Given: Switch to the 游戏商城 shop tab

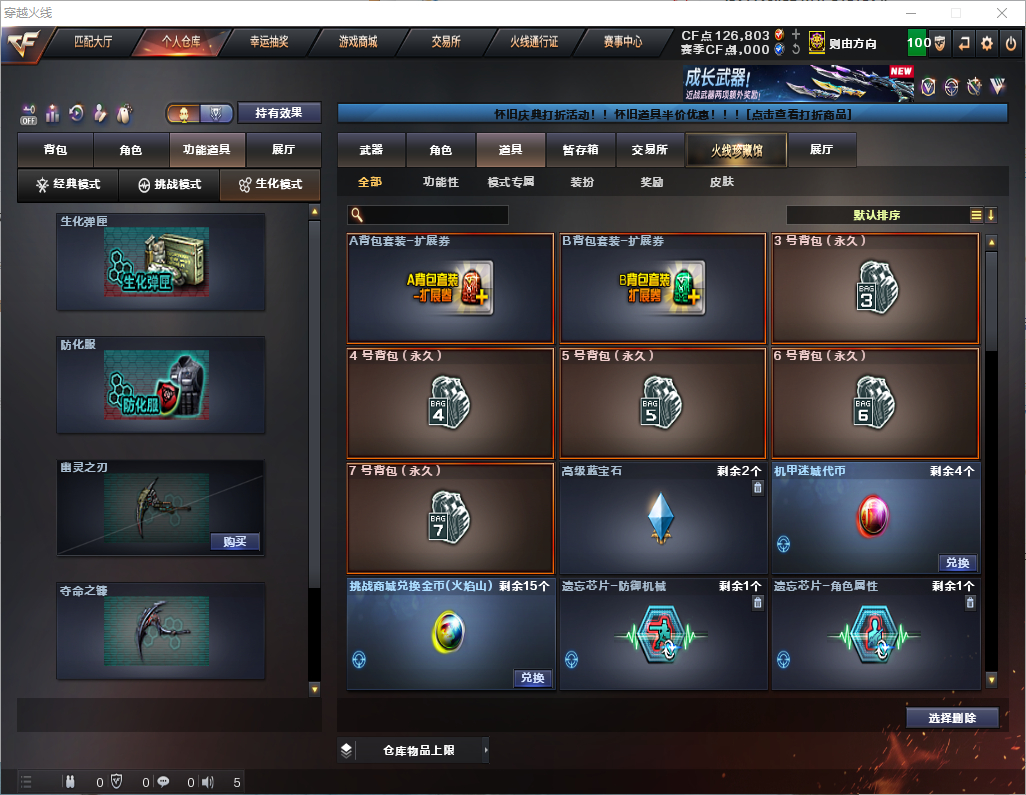Looking at the screenshot, I should [358, 42].
